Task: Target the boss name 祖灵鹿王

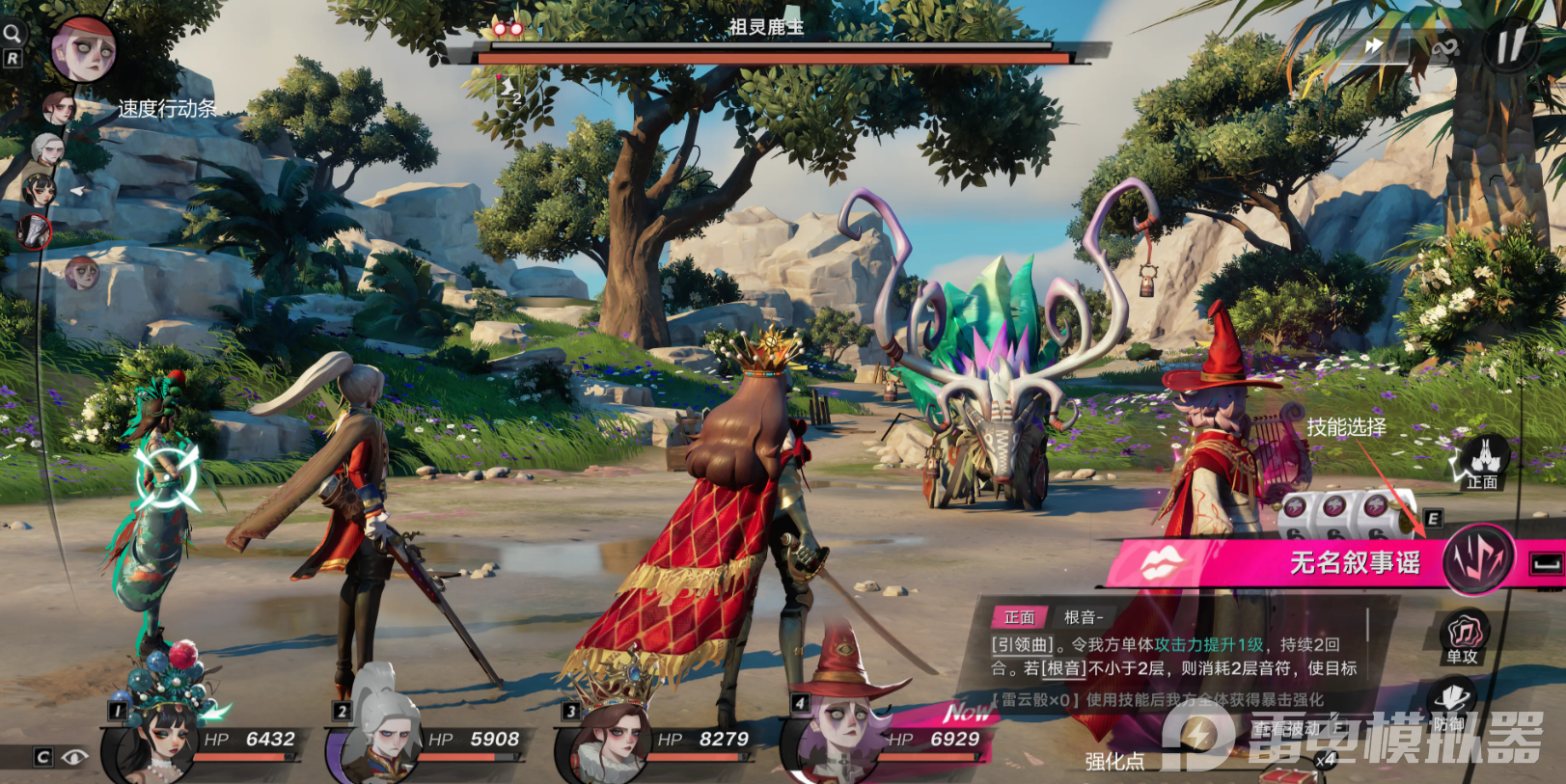Action: (x=766, y=27)
